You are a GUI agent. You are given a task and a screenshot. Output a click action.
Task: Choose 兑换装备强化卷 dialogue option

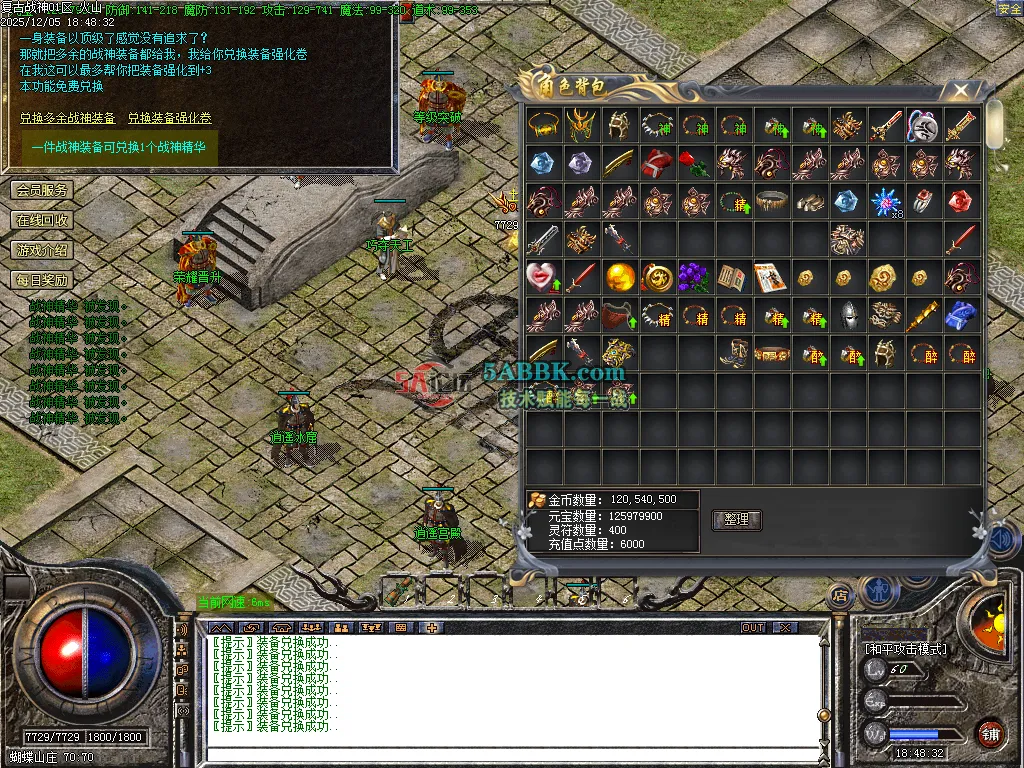click(x=169, y=118)
